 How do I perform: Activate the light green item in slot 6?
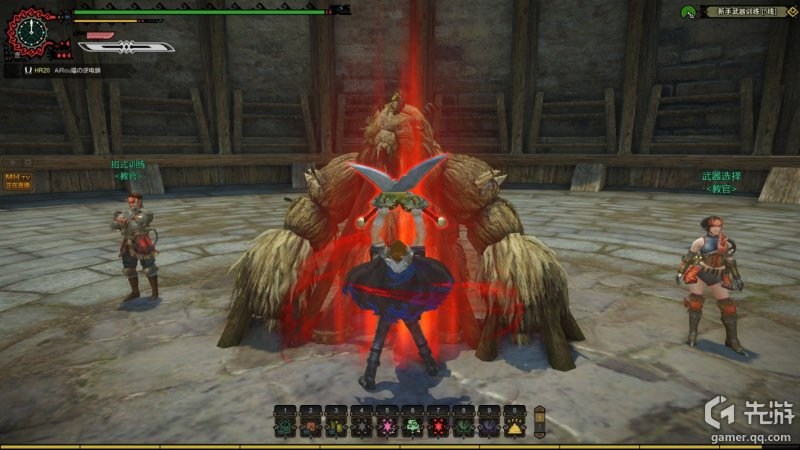pos(412,427)
